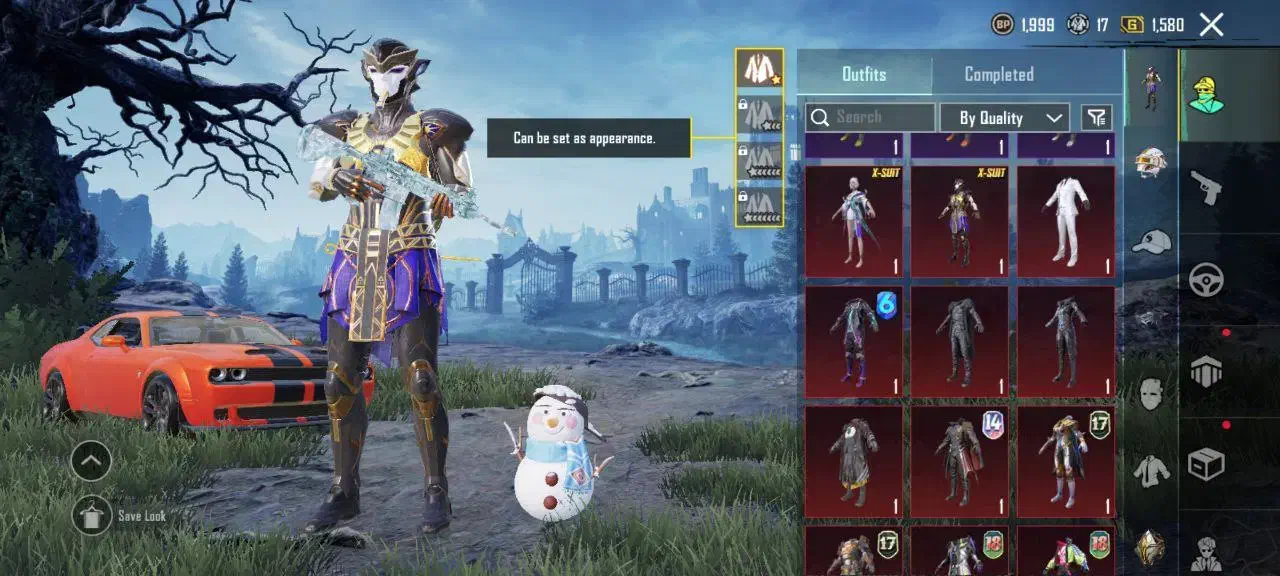The height and width of the screenshot is (576, 1280).
Task: Open the crate box category
Action: click(1206, 463)
